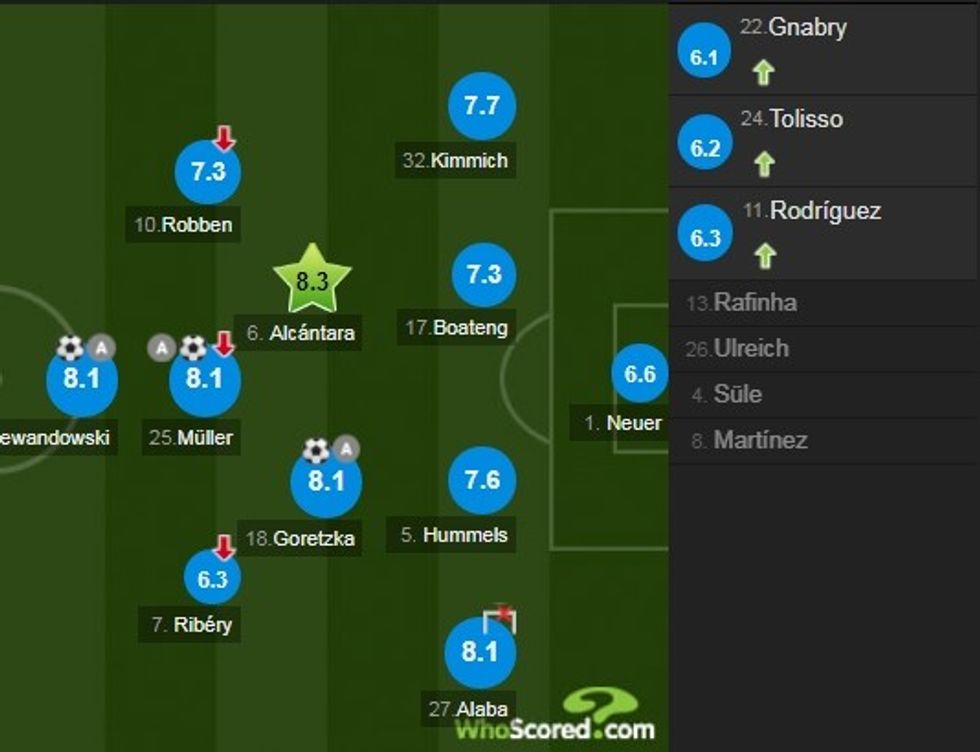The width and height of the screenshot is (980, 752).
Task: Click unused substitute Rafinha
Action: coord(755,302)
